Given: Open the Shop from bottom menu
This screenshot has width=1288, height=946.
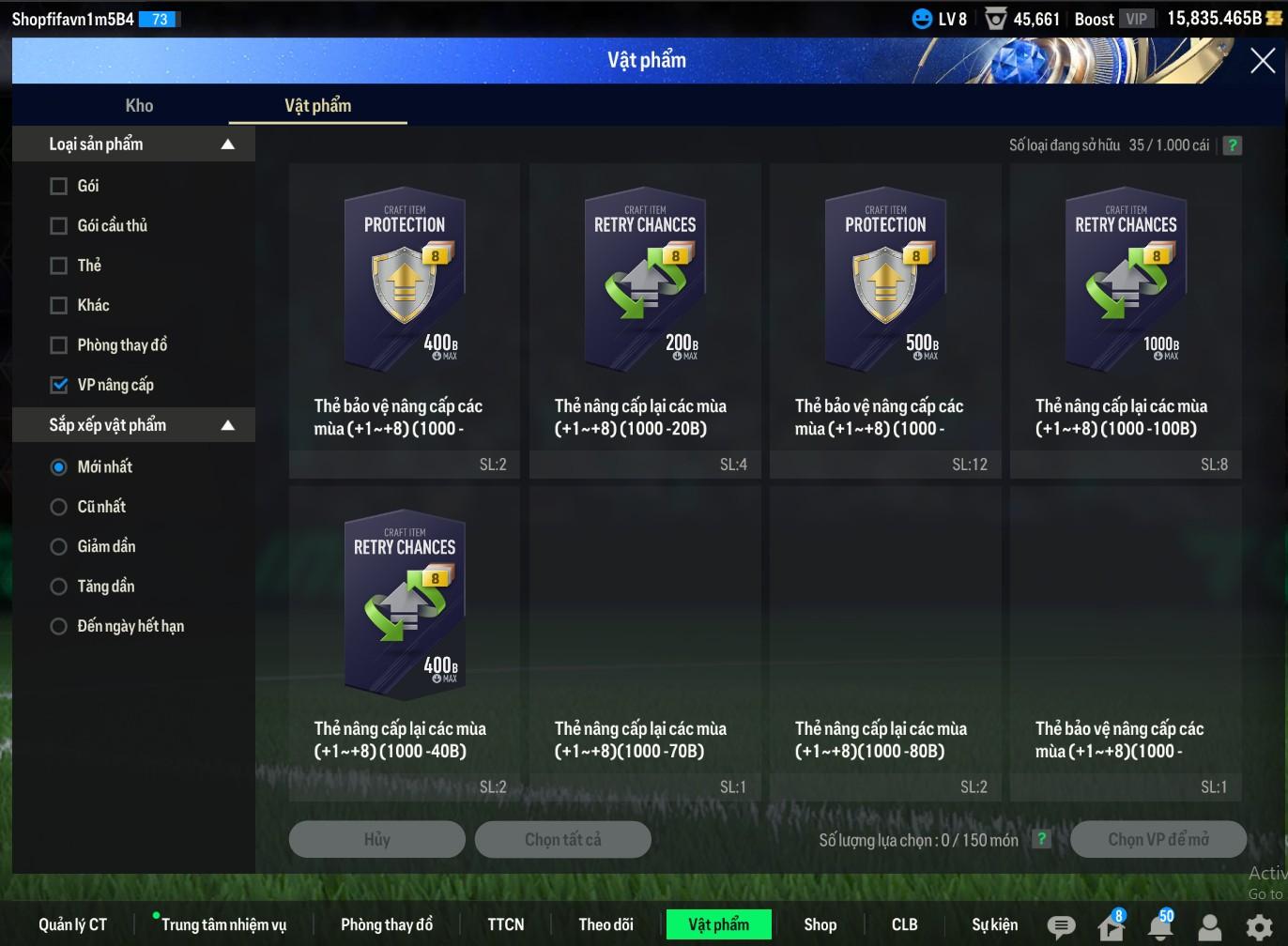Looking at the screenshot, I should (x=820, y=924).
